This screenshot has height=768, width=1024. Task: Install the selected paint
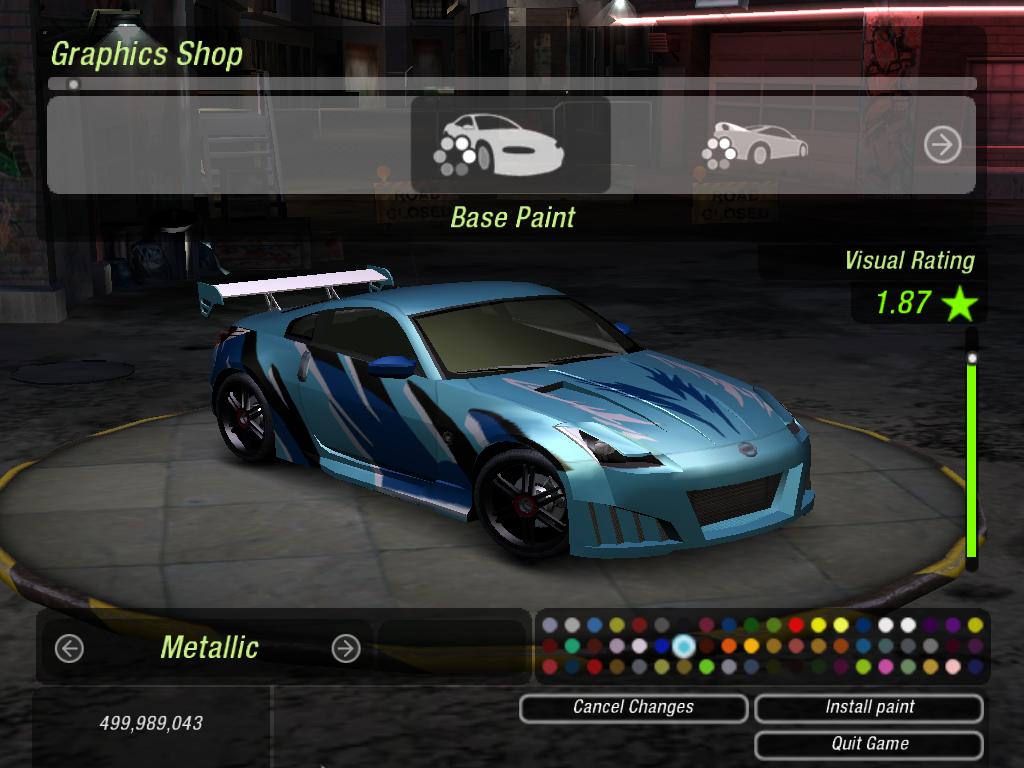[868, 708]
